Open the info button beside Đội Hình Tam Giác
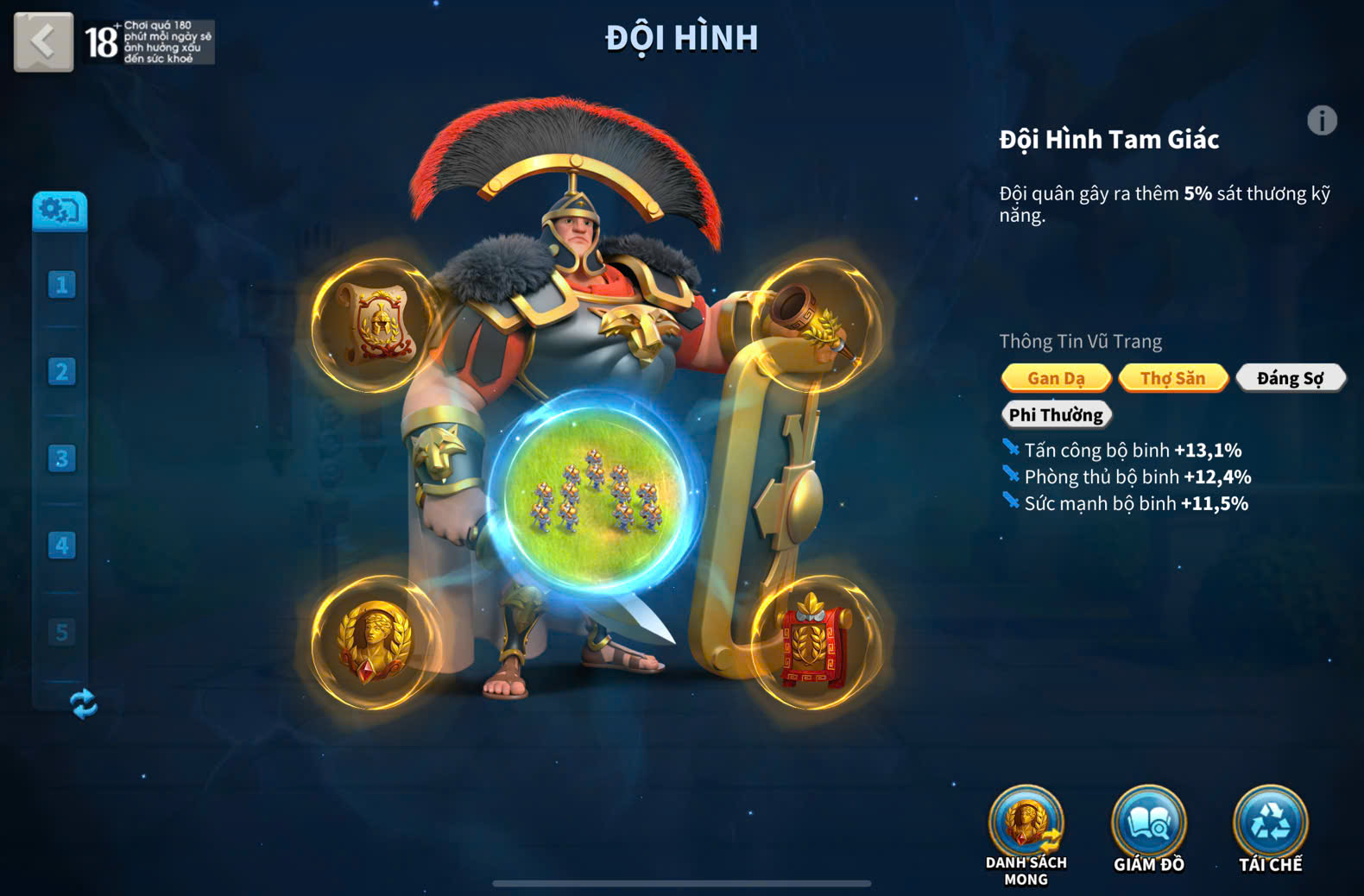1364x896 pixels. pyautogui.click(x=1321, y=121)
